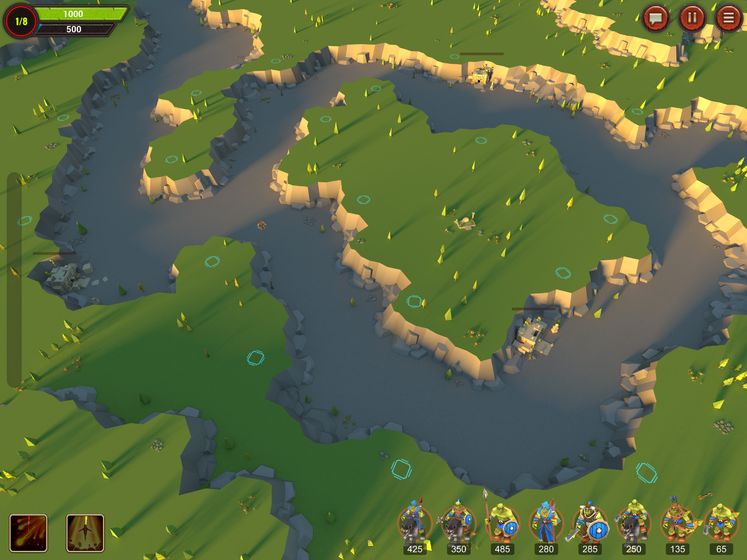Open the chat speech bubble button
The width and height of the screenshot is (747, 560).
pos(656,17)
